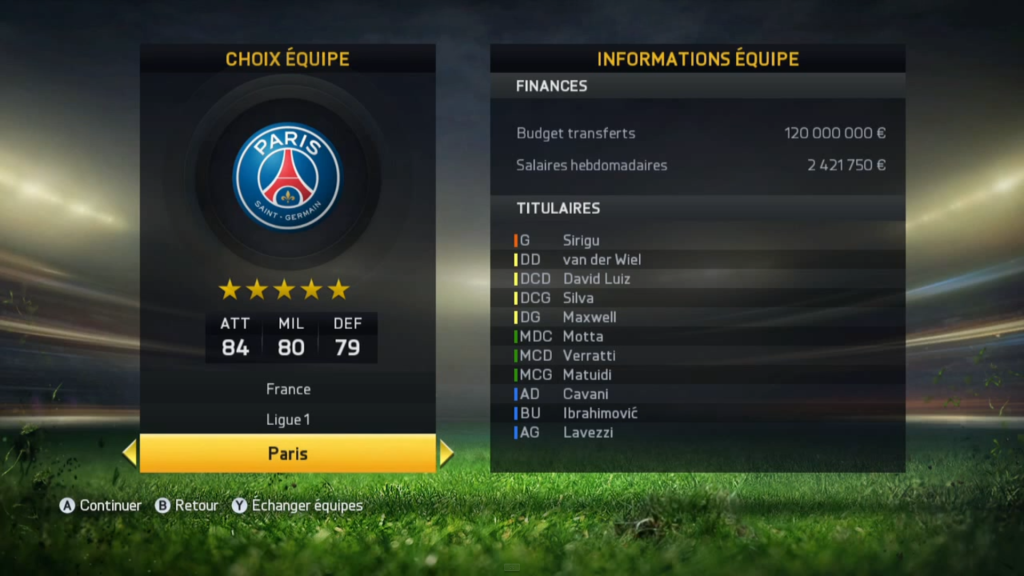
Task: Choose striker Ibrahimović in the lineup
Action: pyautogui.click(x=600, y=413)
